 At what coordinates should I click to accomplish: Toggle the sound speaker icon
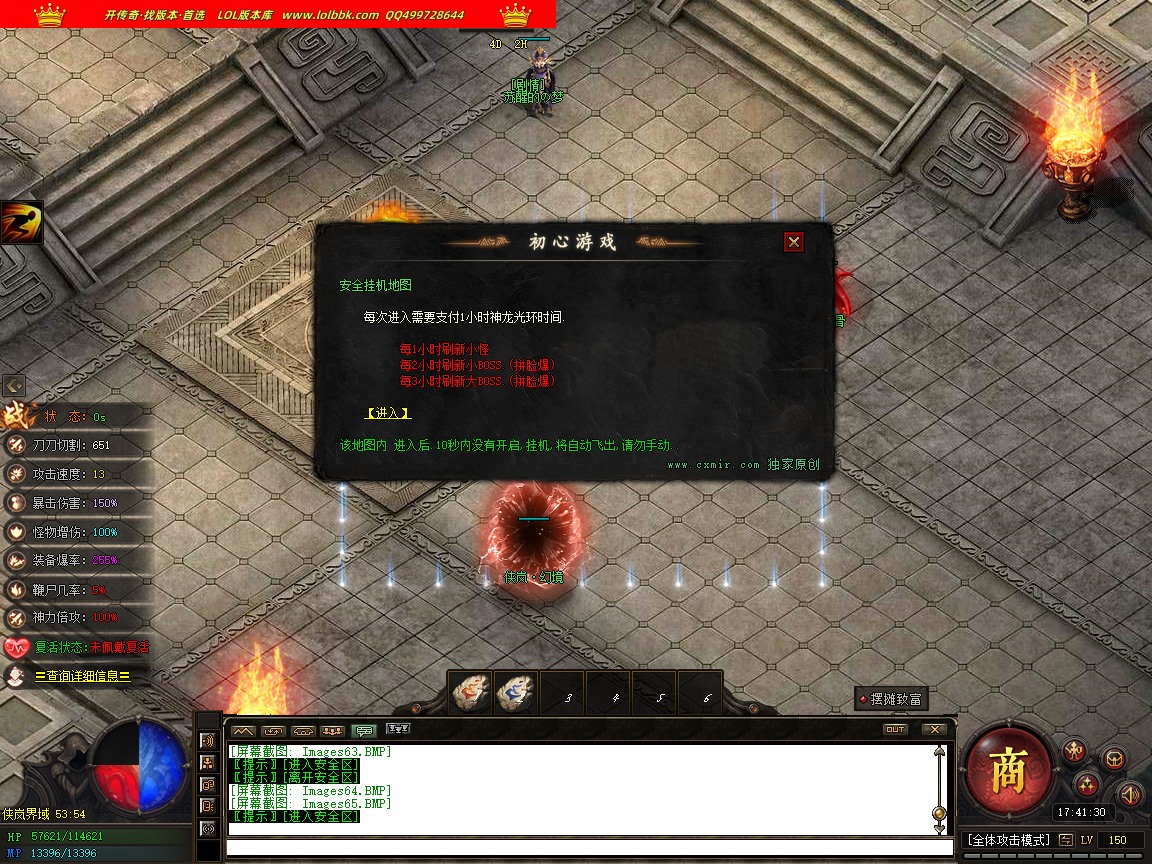click(x=1130, y=795)
